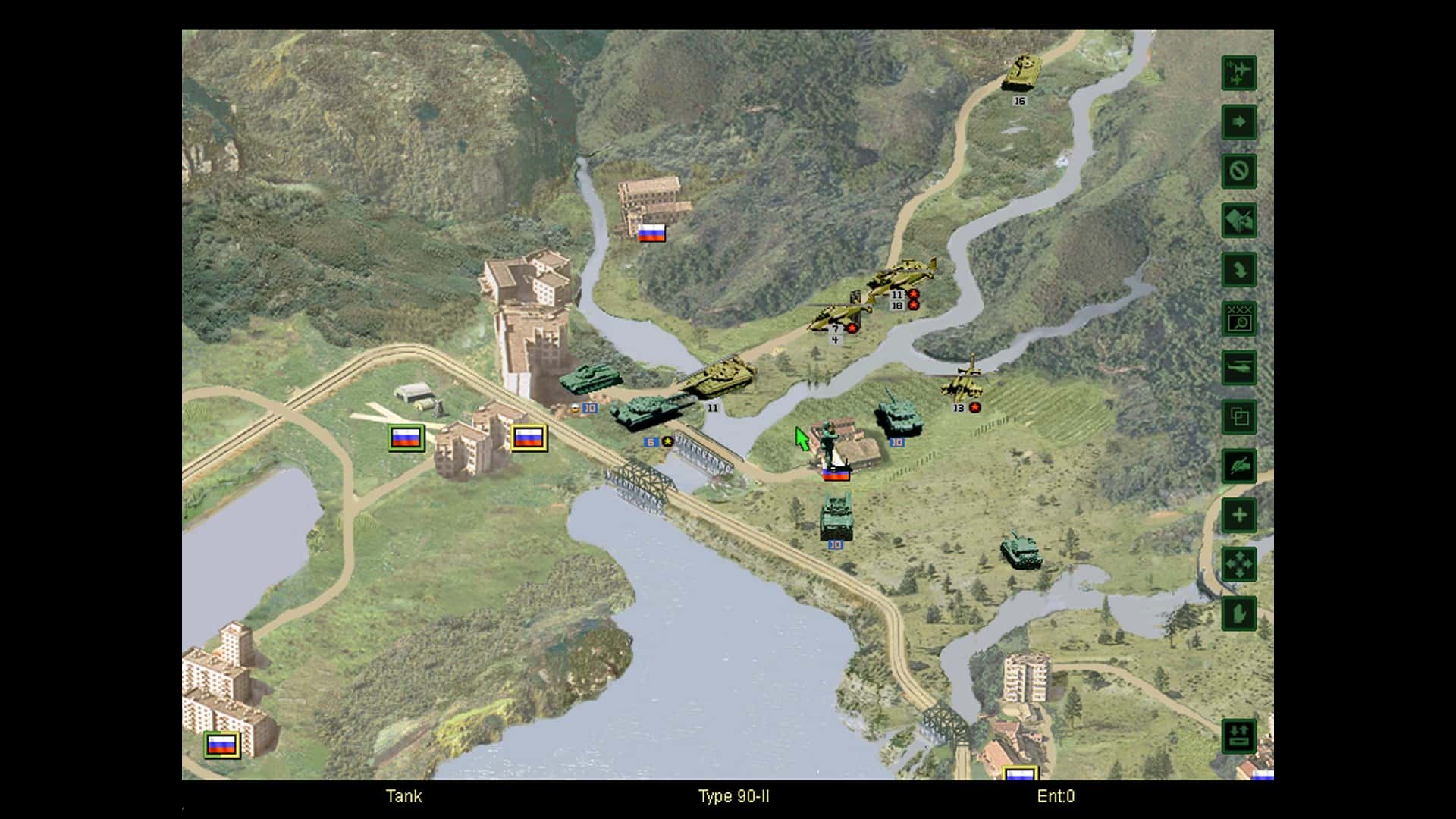Screen dimensions: 1456x819
Task: Click the Tank label in the status bar
Action: (x=404, y=797)
